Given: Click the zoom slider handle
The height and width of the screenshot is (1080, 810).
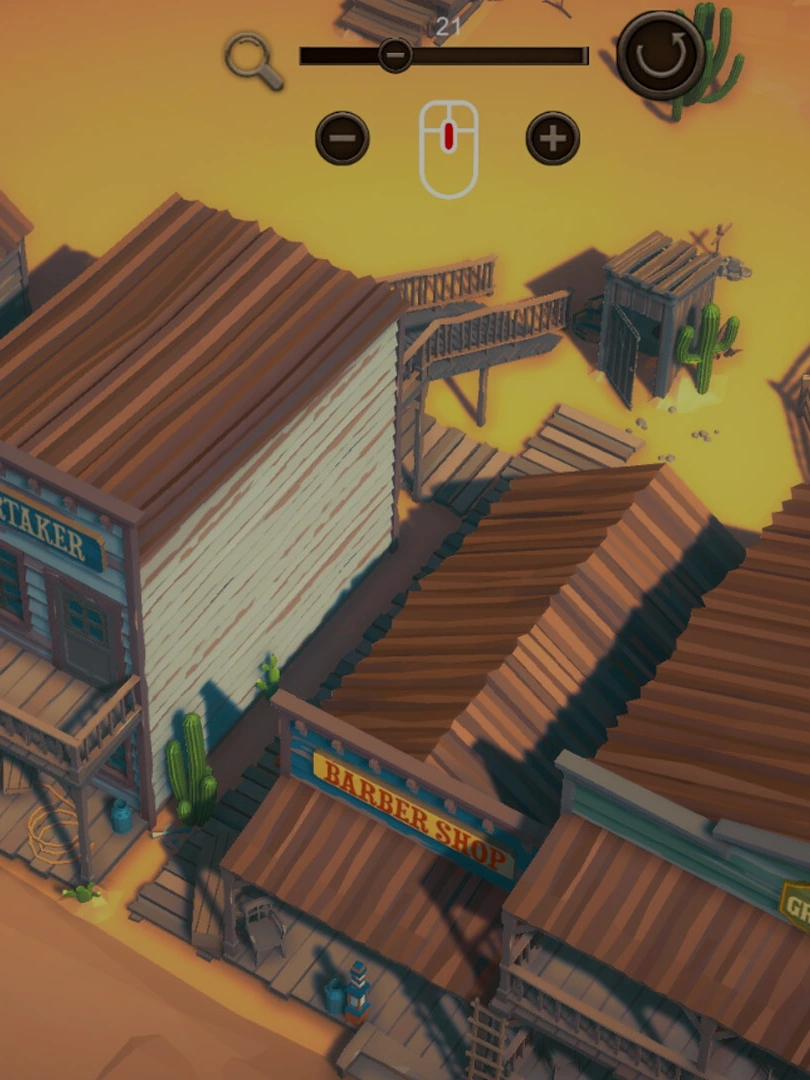Looking at the screenshot, I should click(395, 55).
